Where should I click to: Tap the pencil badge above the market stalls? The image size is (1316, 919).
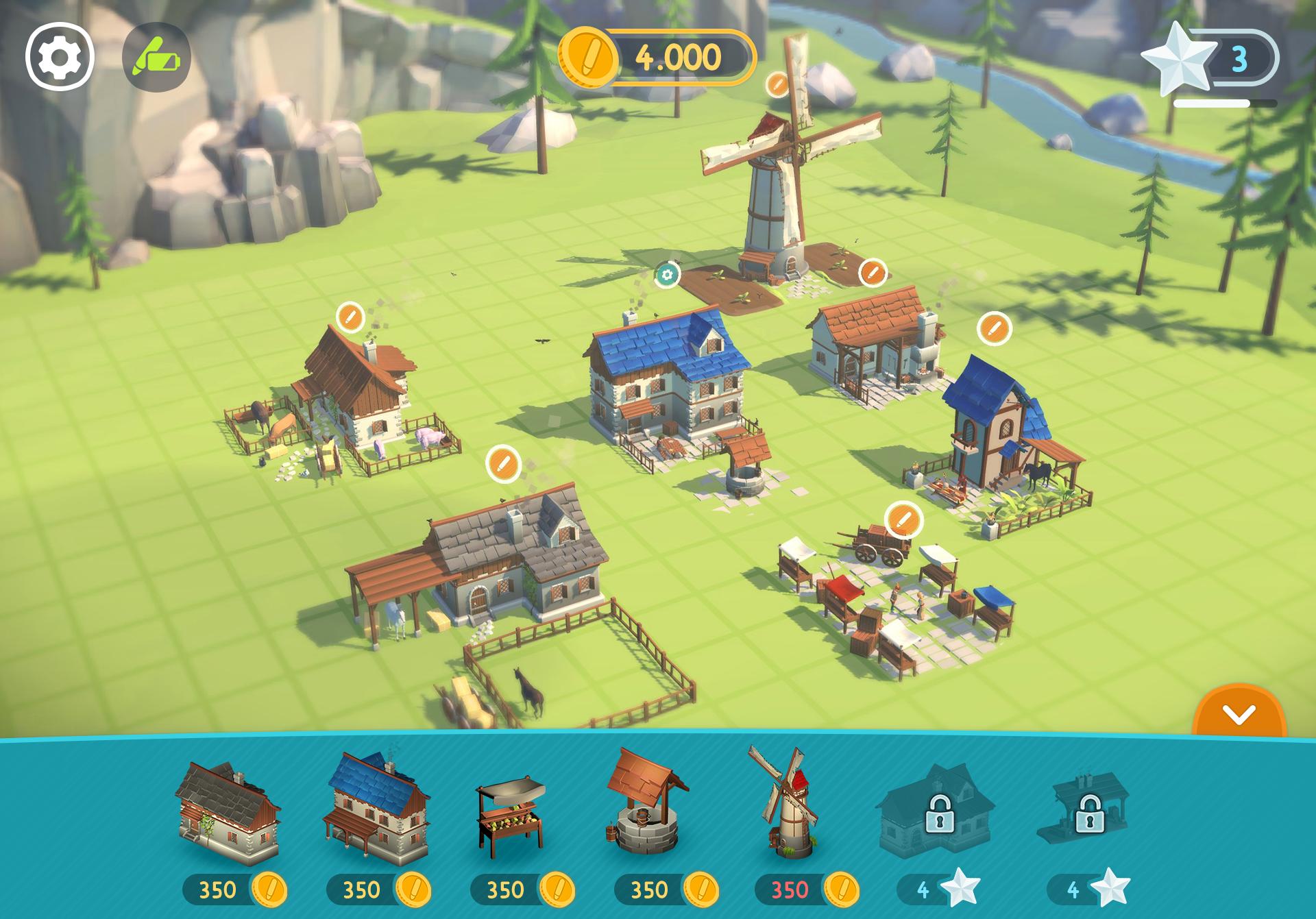pyautogui.click(x=903, y=519)
